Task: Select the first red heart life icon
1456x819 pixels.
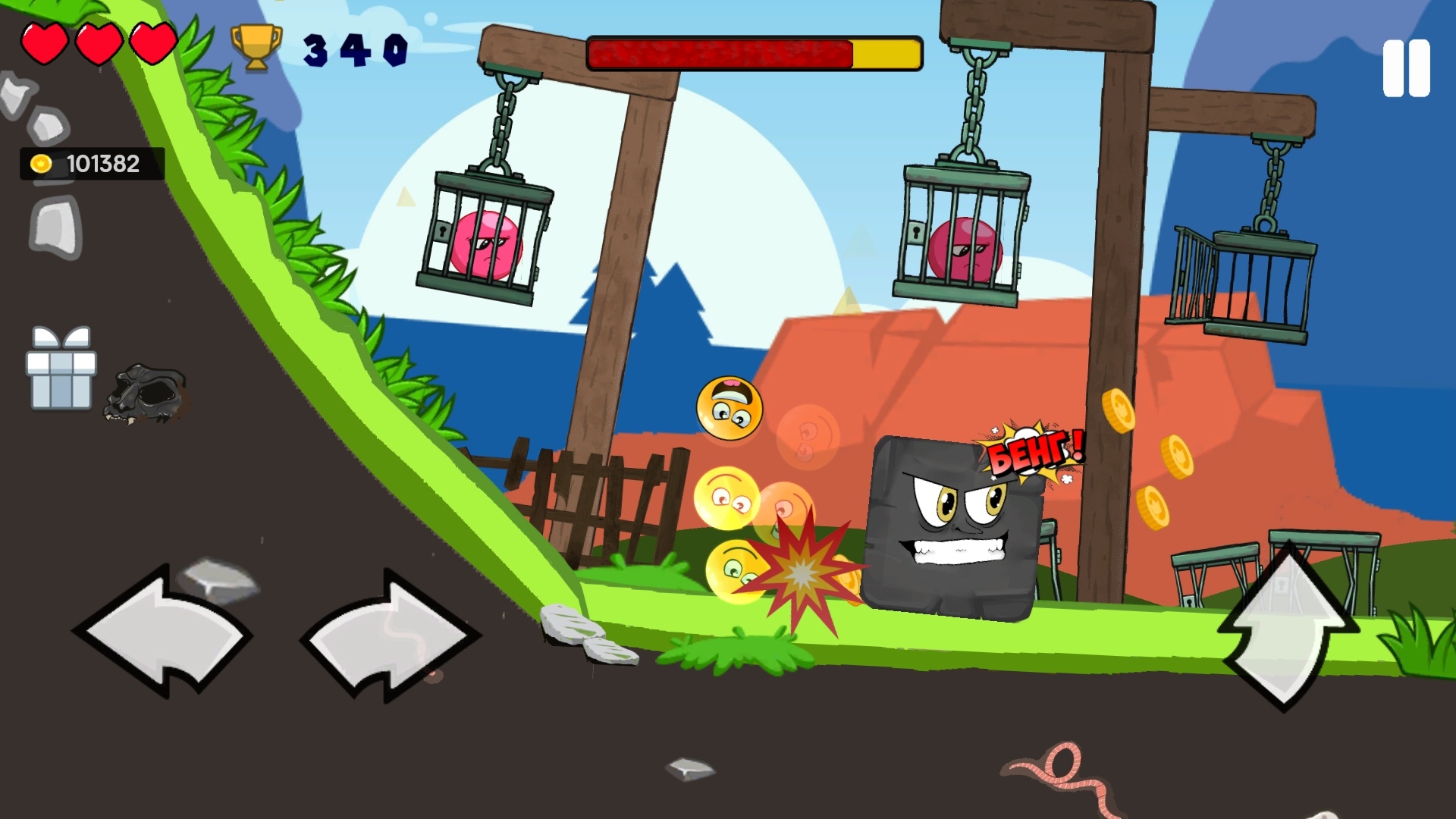Action: [x=44, y=42]
